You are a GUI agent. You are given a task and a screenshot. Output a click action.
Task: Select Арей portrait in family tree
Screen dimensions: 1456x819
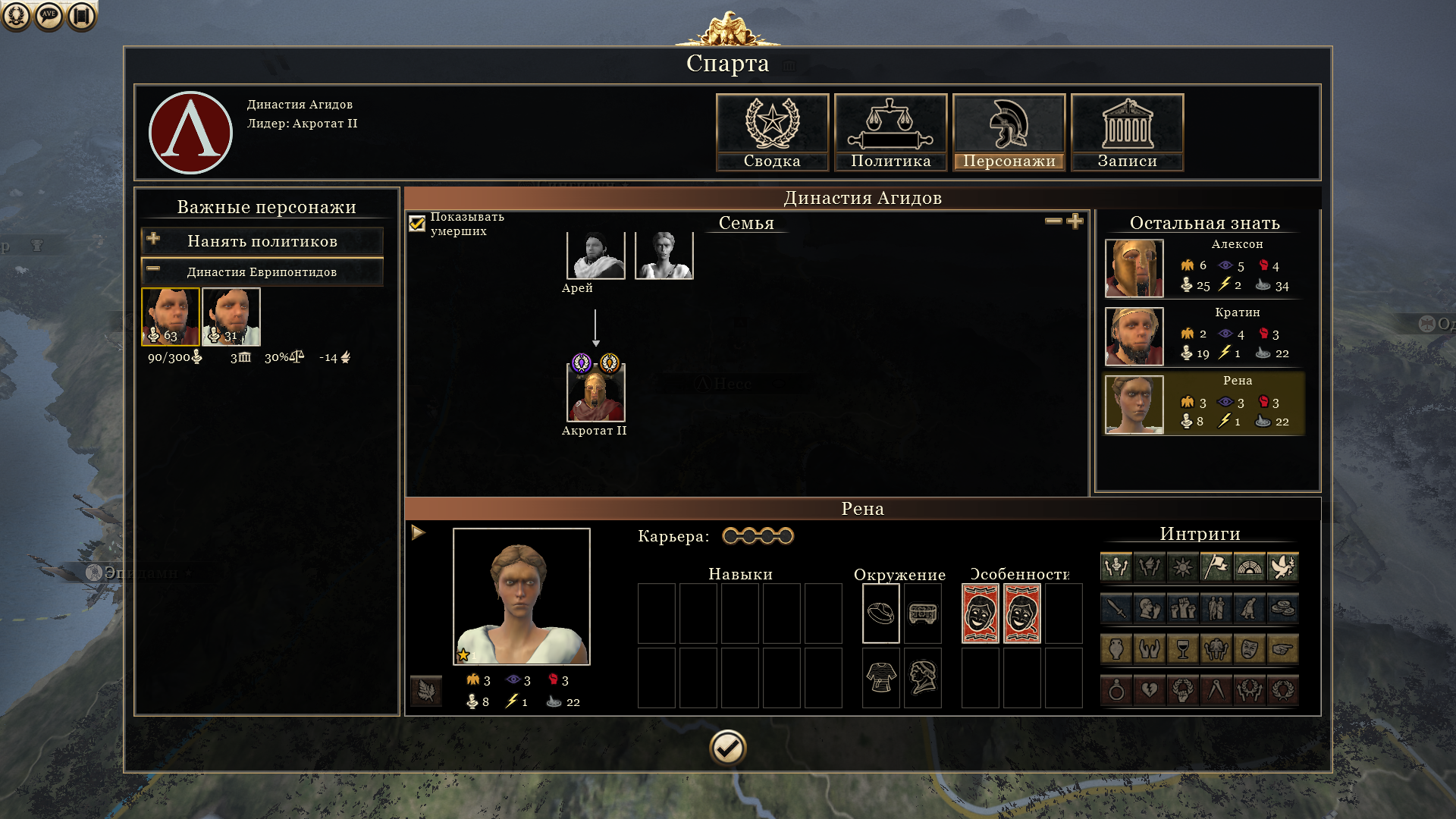point(595,256)
